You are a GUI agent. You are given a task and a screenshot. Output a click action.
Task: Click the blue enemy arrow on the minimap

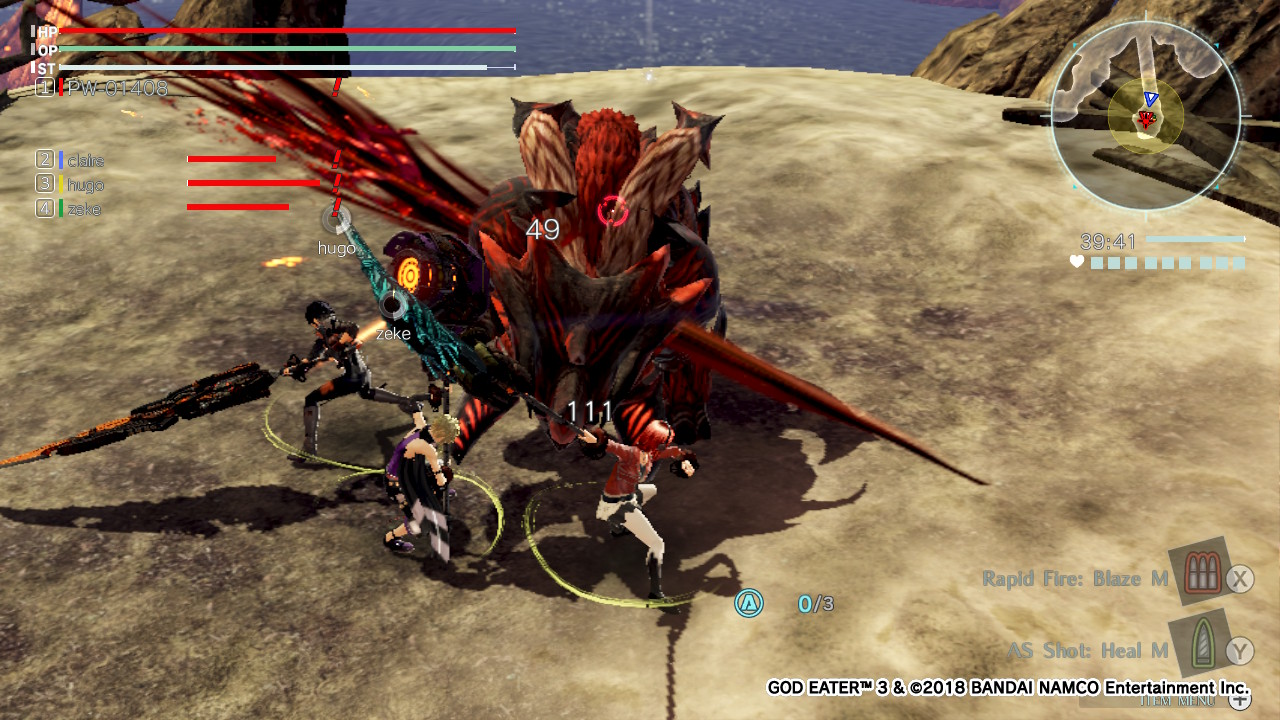[1150, 98]
